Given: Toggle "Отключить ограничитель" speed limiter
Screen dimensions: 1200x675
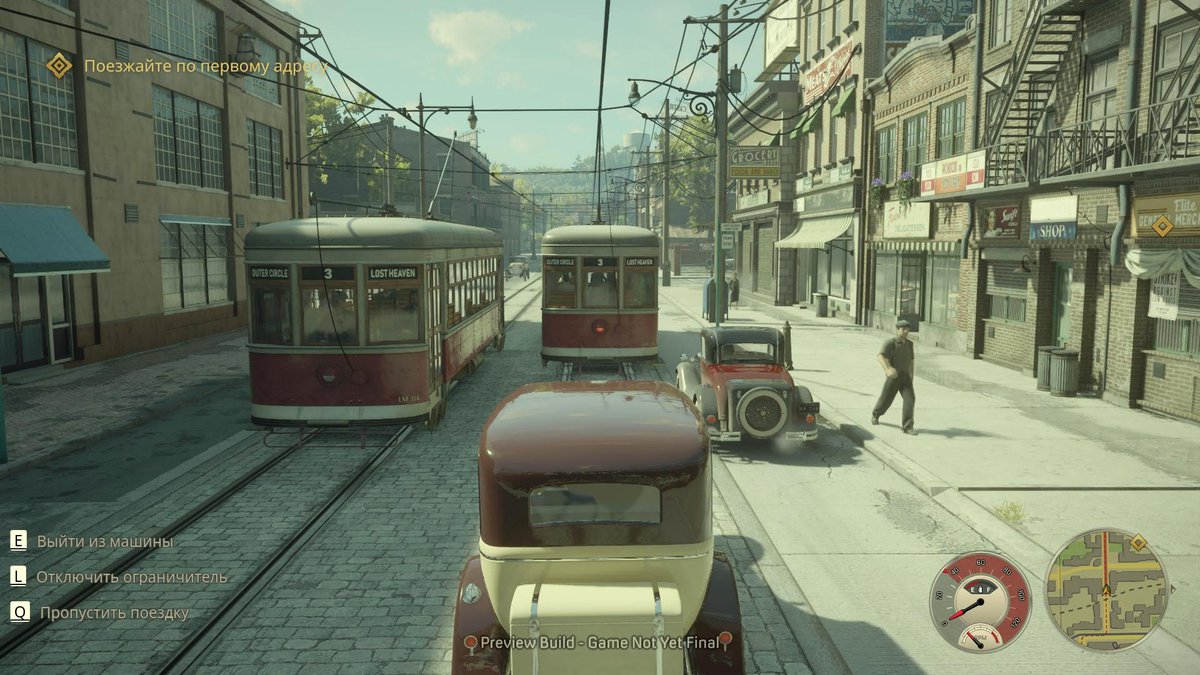Looking at the screenshot, I should [x=131, y=577].
